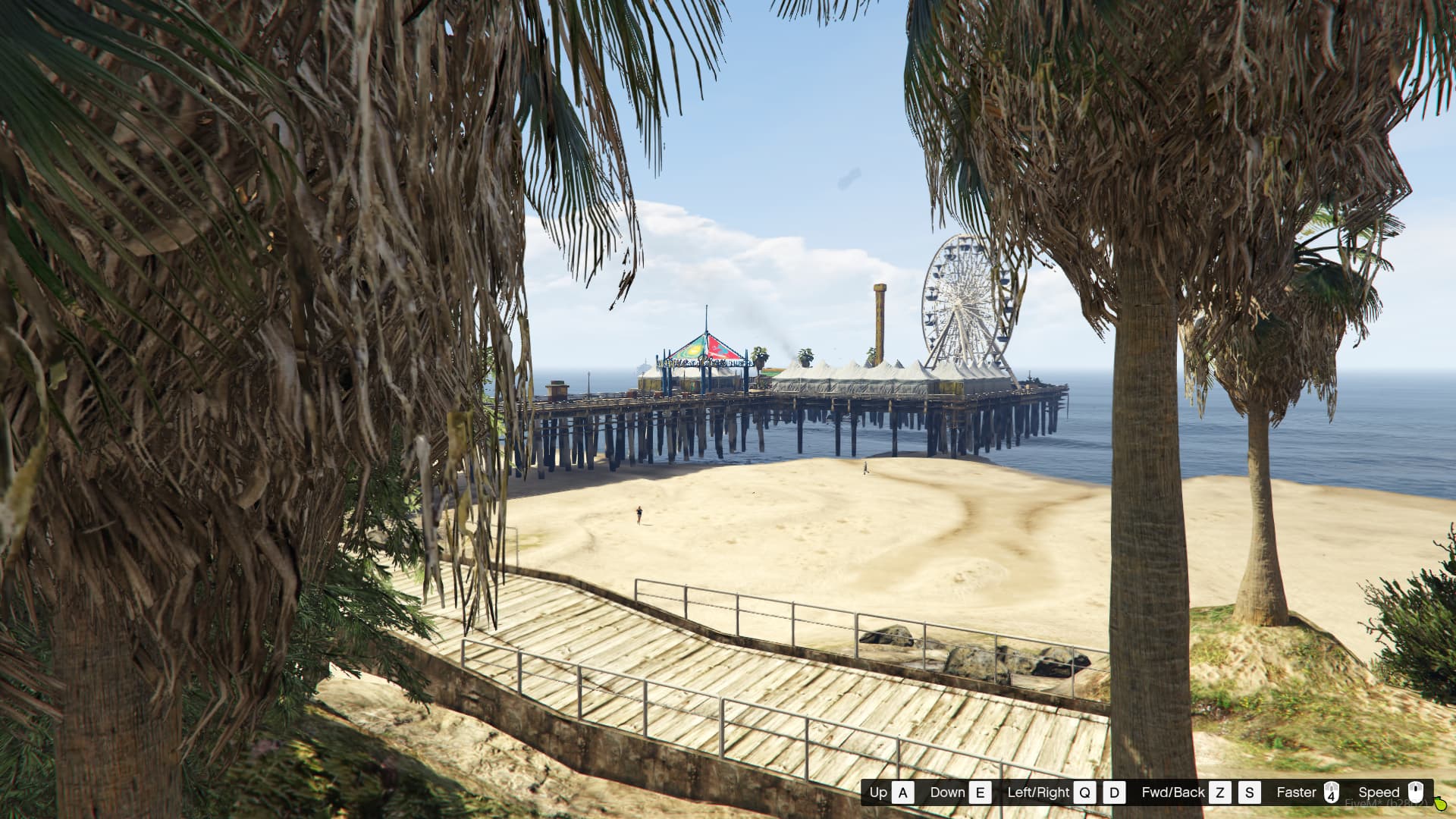Click the mouse icon next to Speed

pyautogui.click(x=1417, y=792)
